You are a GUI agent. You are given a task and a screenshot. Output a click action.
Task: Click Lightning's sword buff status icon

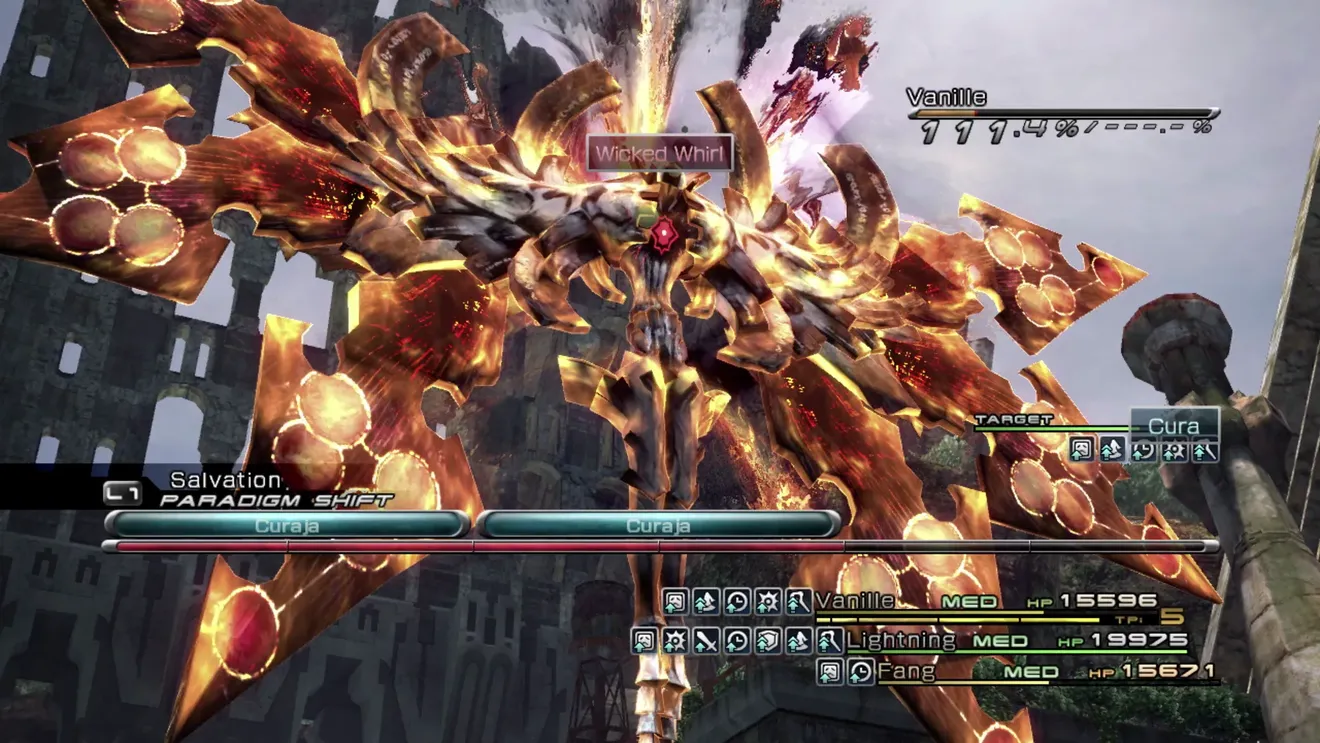pos(706,641)
